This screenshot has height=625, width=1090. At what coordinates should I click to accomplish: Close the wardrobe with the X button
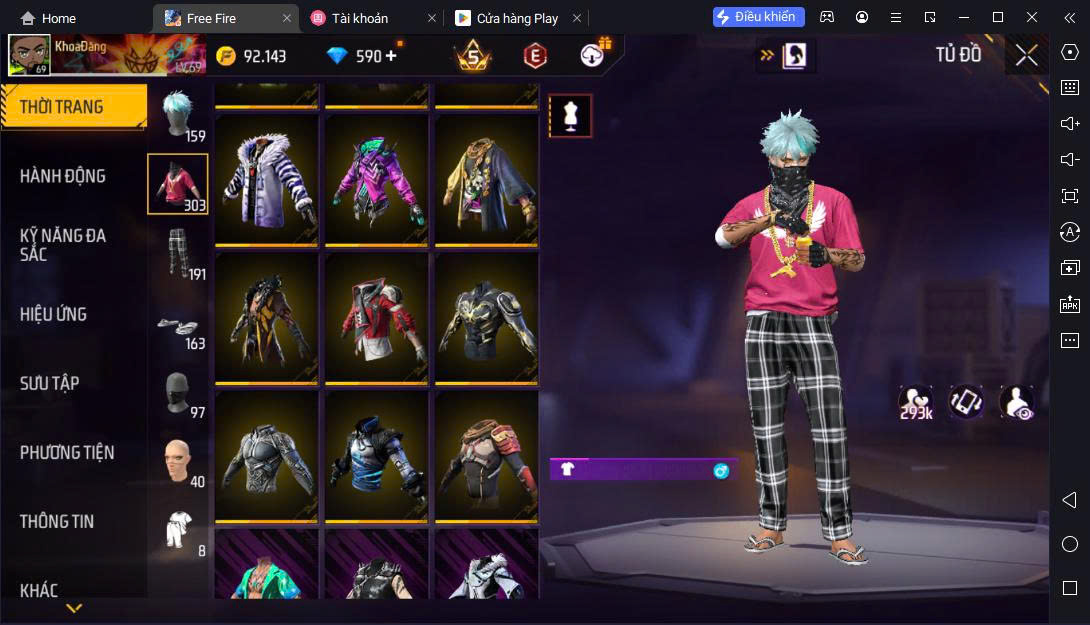point(1026,56)
